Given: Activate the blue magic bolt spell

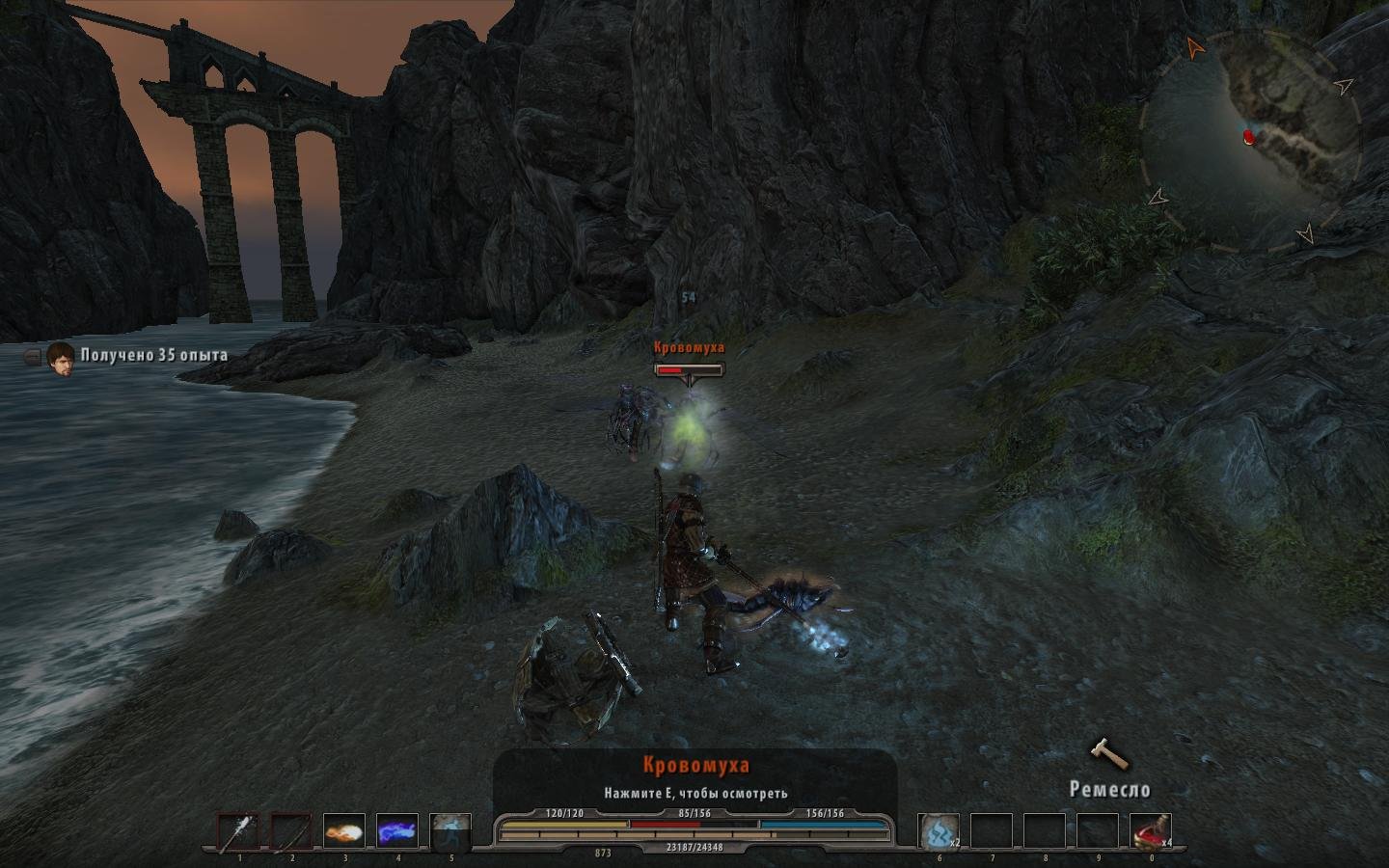Looking at the screenshot, I should 396,832.
